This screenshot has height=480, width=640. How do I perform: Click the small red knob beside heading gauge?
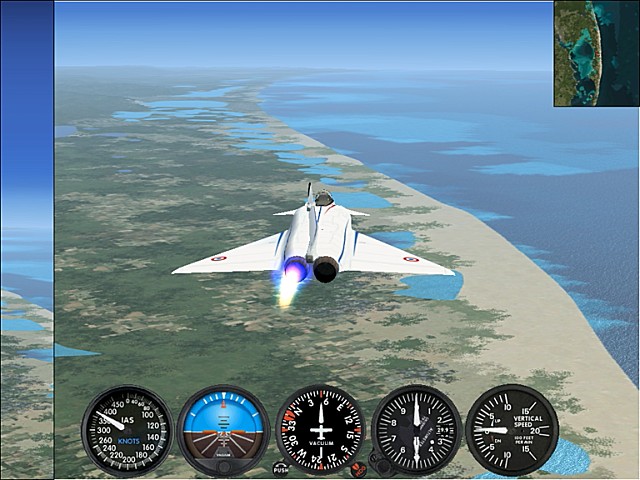(358, 468)
